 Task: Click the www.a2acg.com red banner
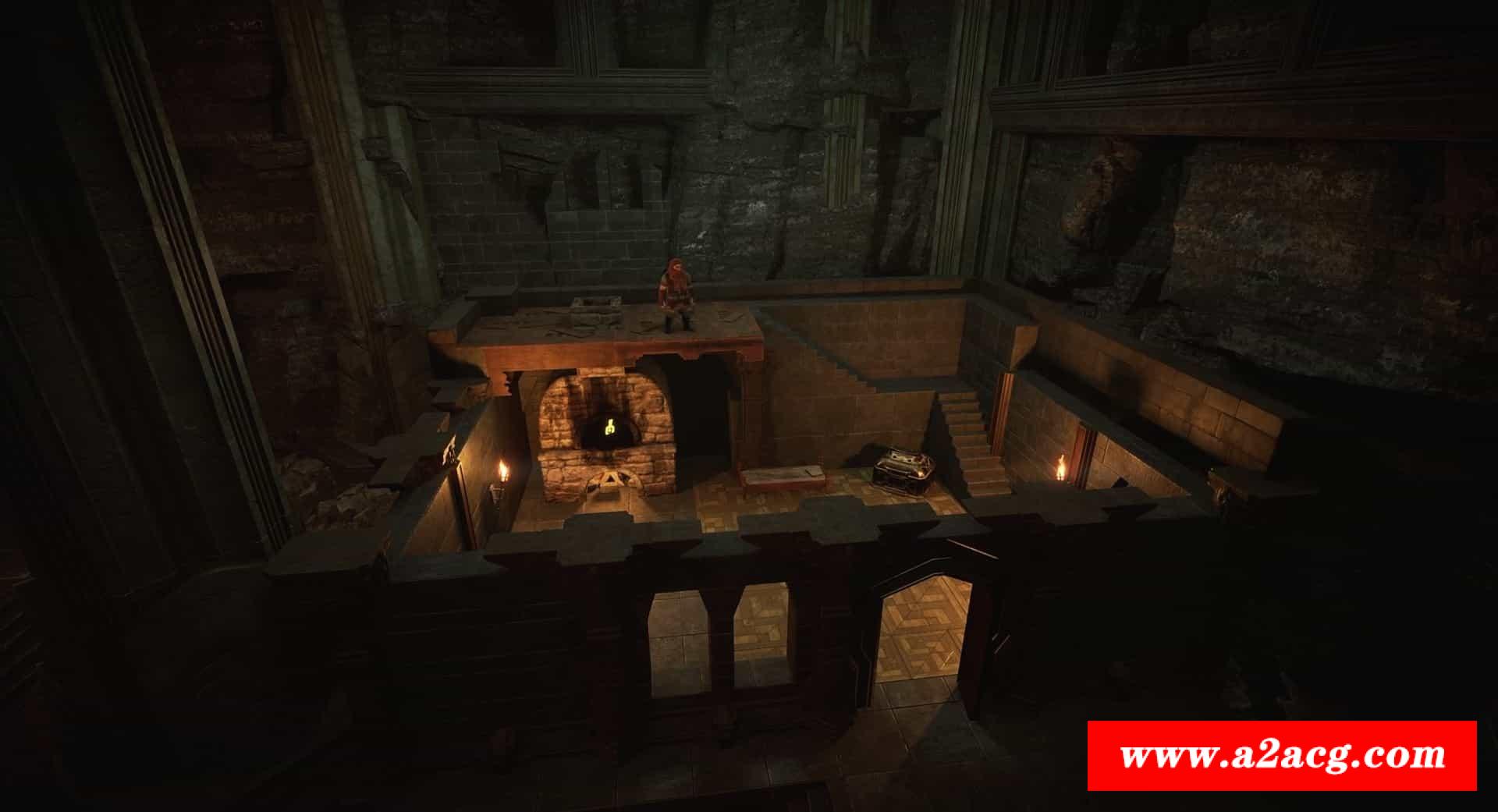tap(1282, 755)
